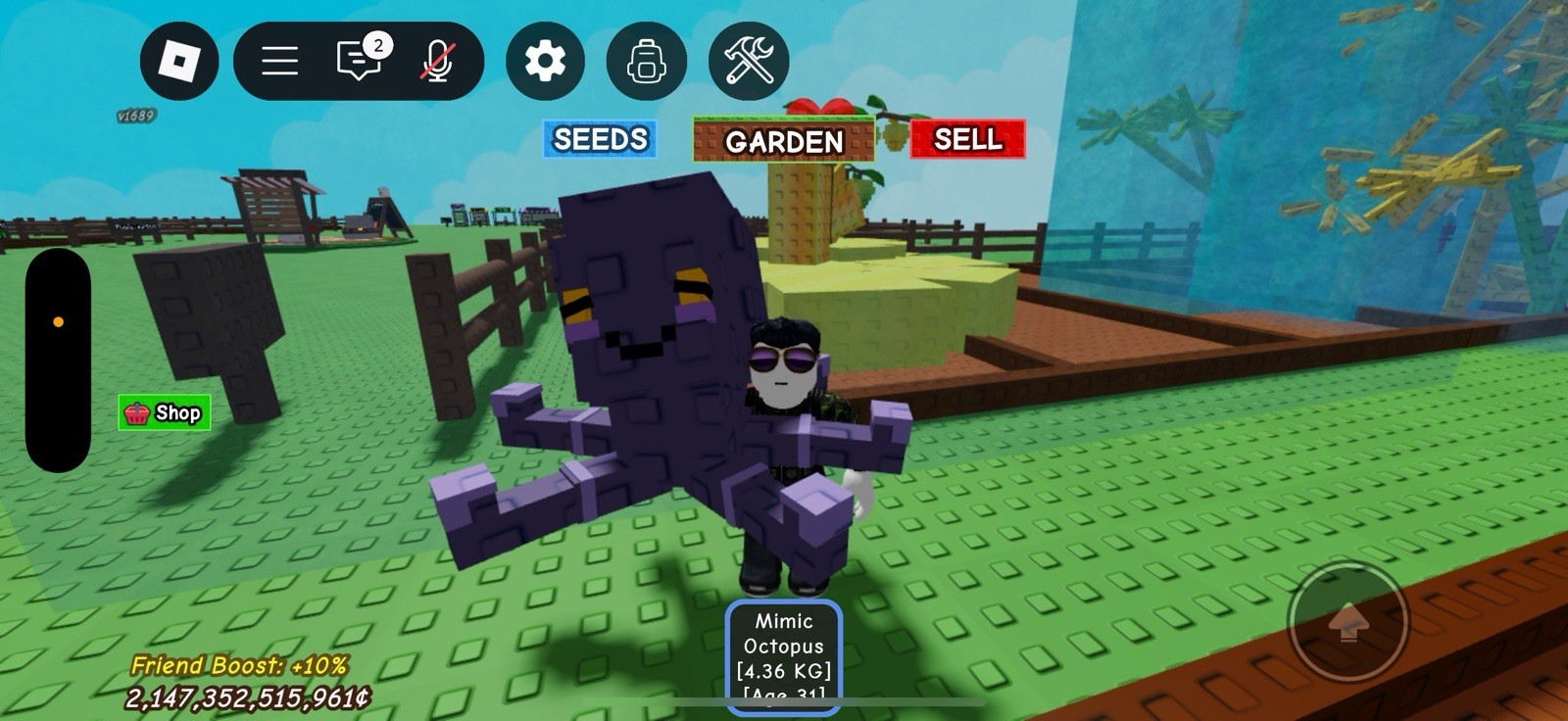Tap the jump arrow button

[1347, 620]
